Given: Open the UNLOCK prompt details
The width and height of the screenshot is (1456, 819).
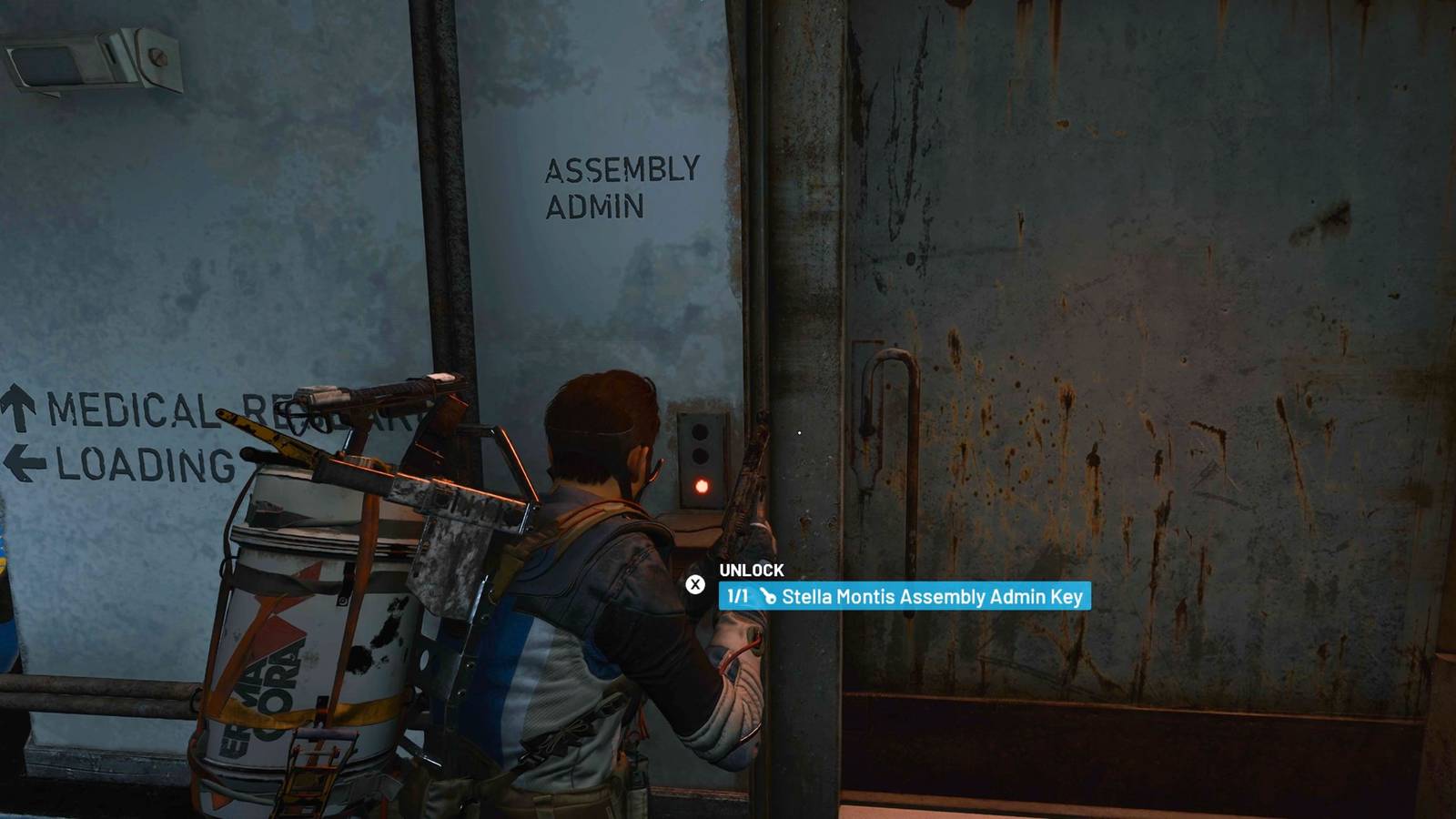Looking at the screenshot, I should point(751,571).
